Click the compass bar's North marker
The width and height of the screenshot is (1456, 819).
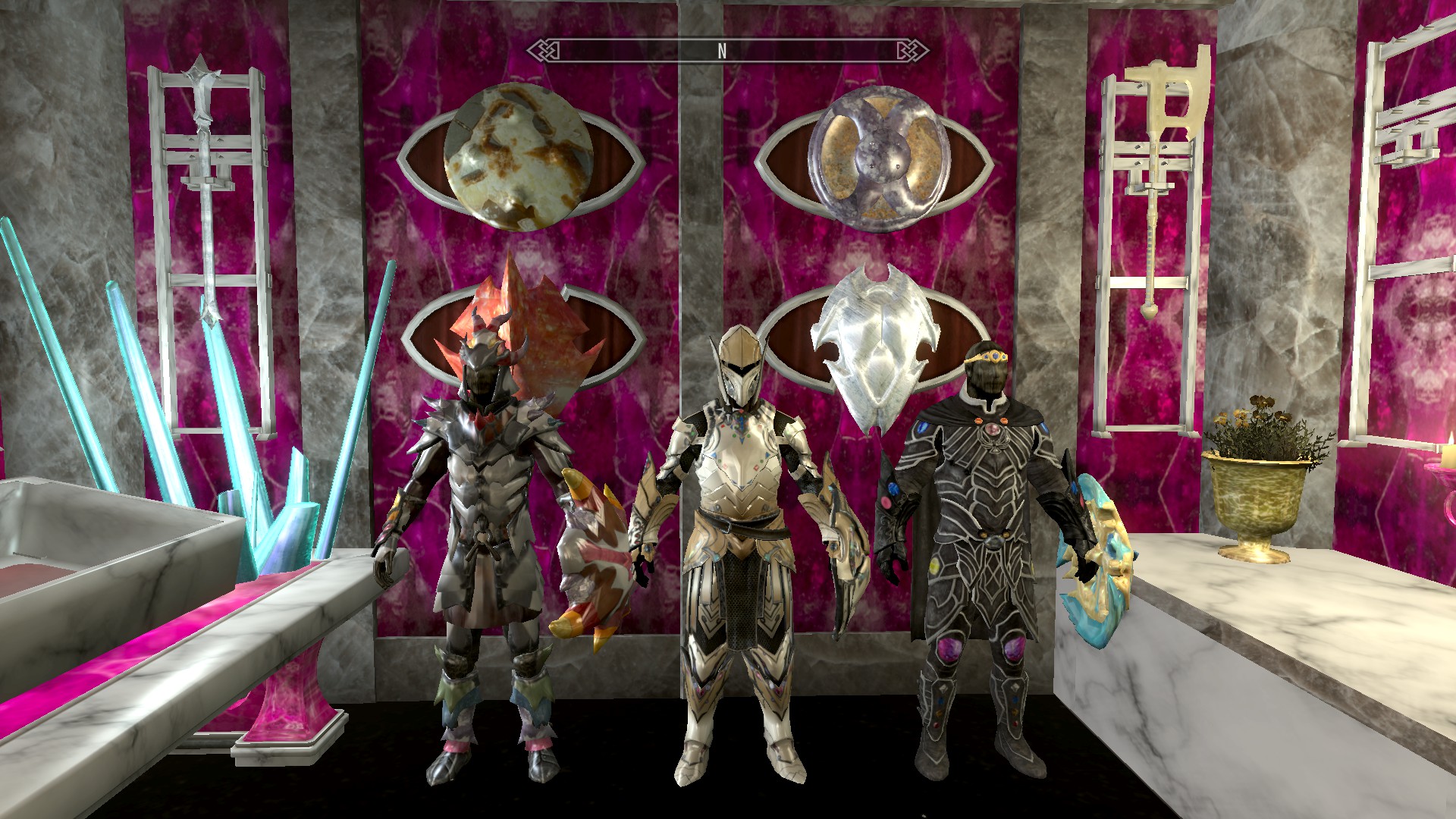click(722, 51)
